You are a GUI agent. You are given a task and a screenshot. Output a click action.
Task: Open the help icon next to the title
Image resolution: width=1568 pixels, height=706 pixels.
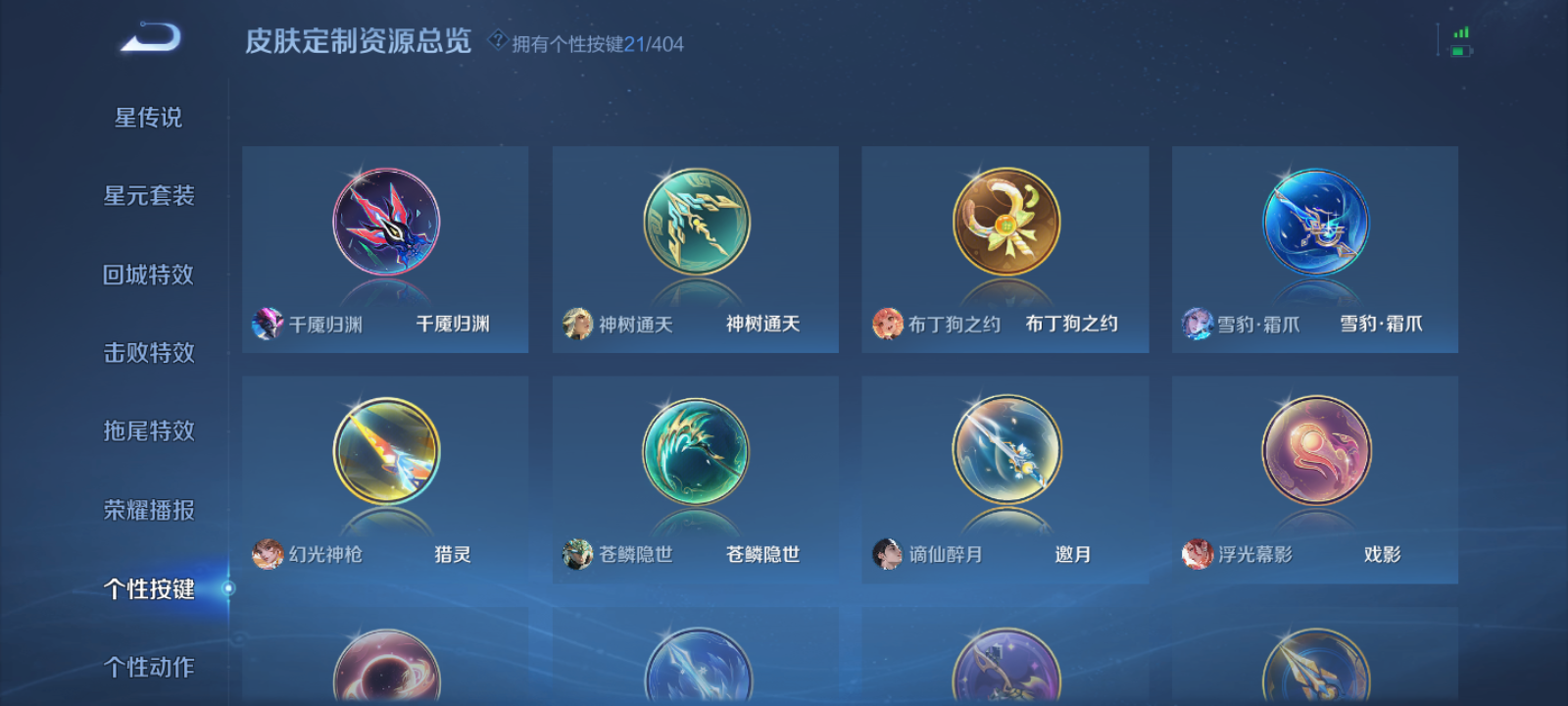tap(498, 38)
